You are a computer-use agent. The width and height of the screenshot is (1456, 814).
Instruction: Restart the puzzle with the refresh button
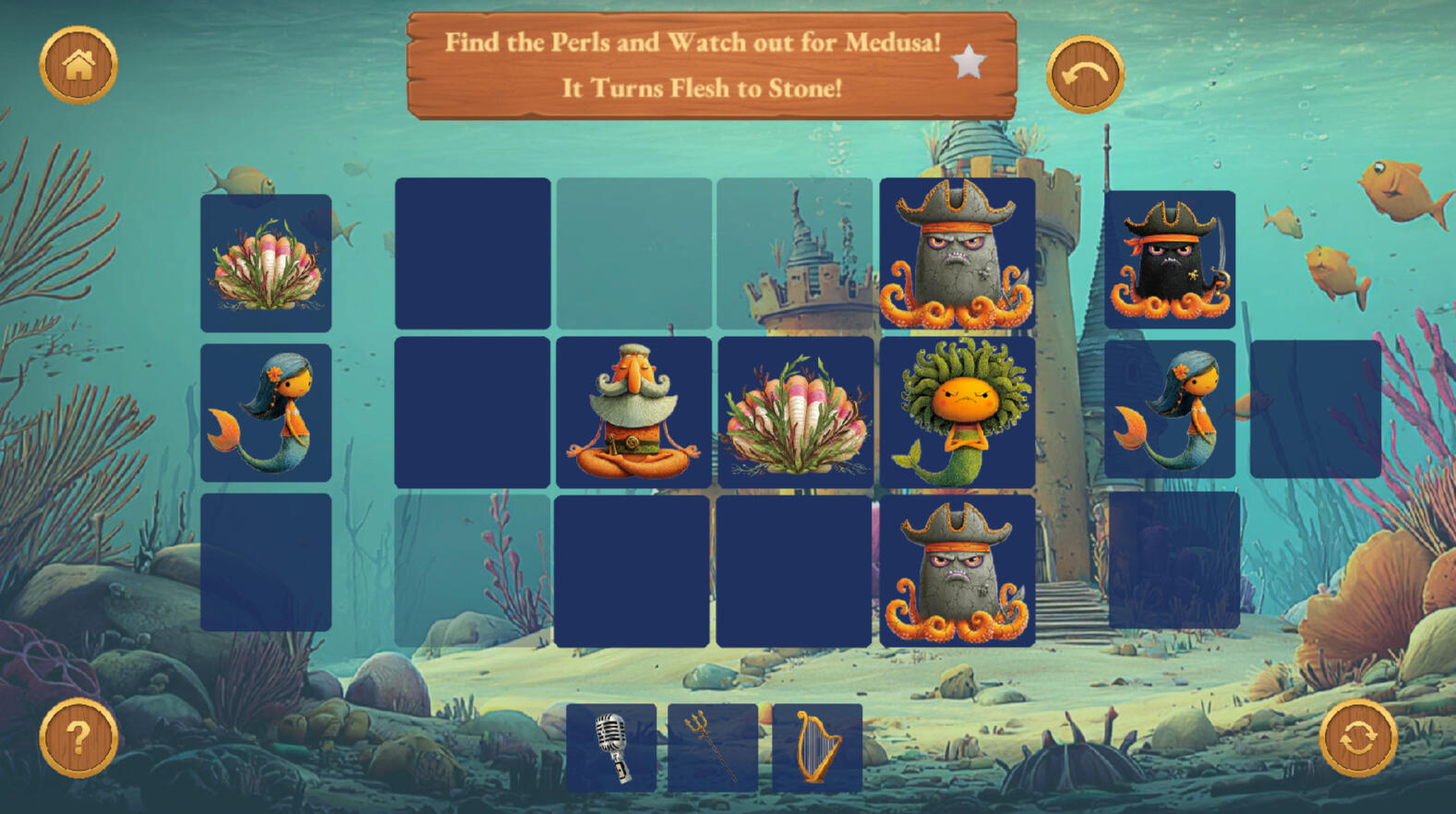pyautogui.click(x=1357, y=737)
